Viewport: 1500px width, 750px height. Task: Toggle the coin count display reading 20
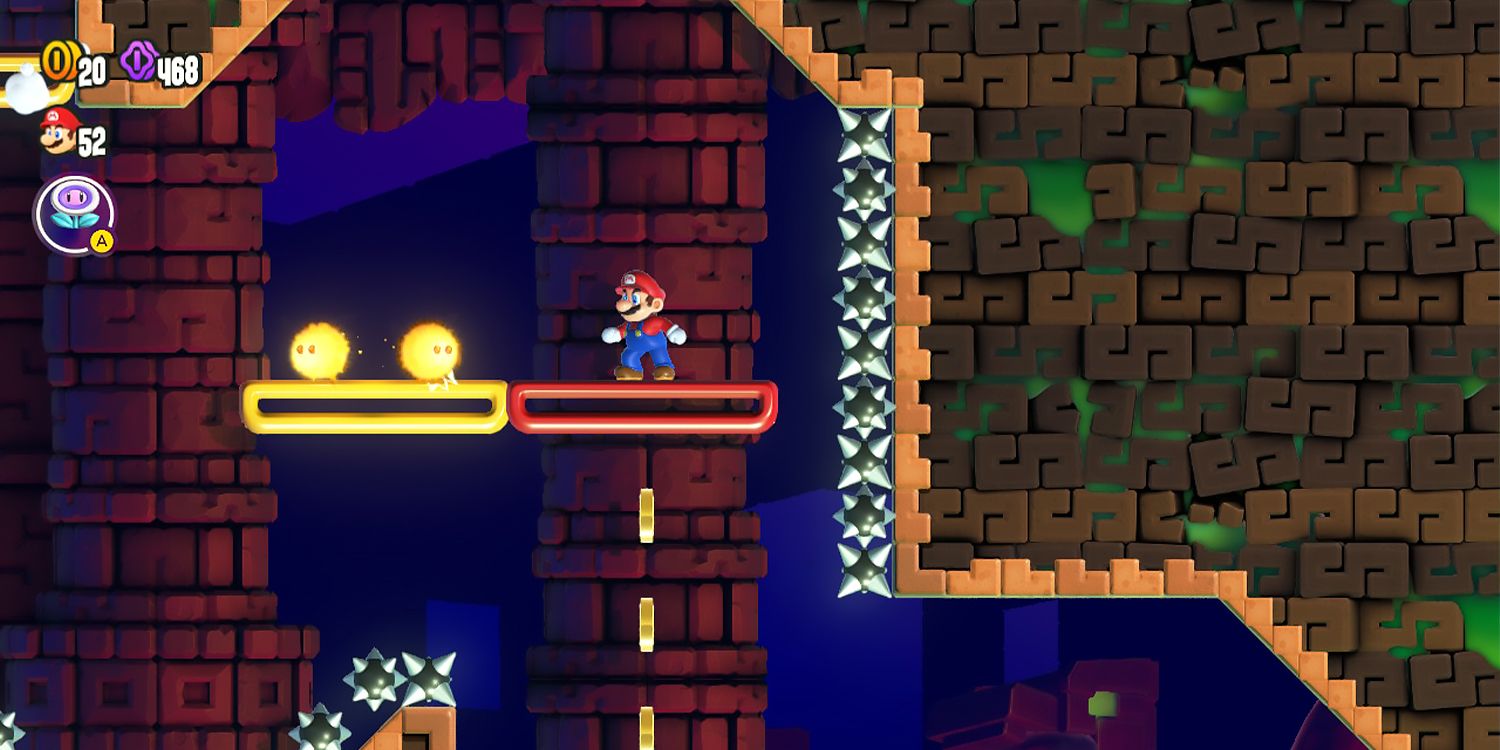point(92,68)
